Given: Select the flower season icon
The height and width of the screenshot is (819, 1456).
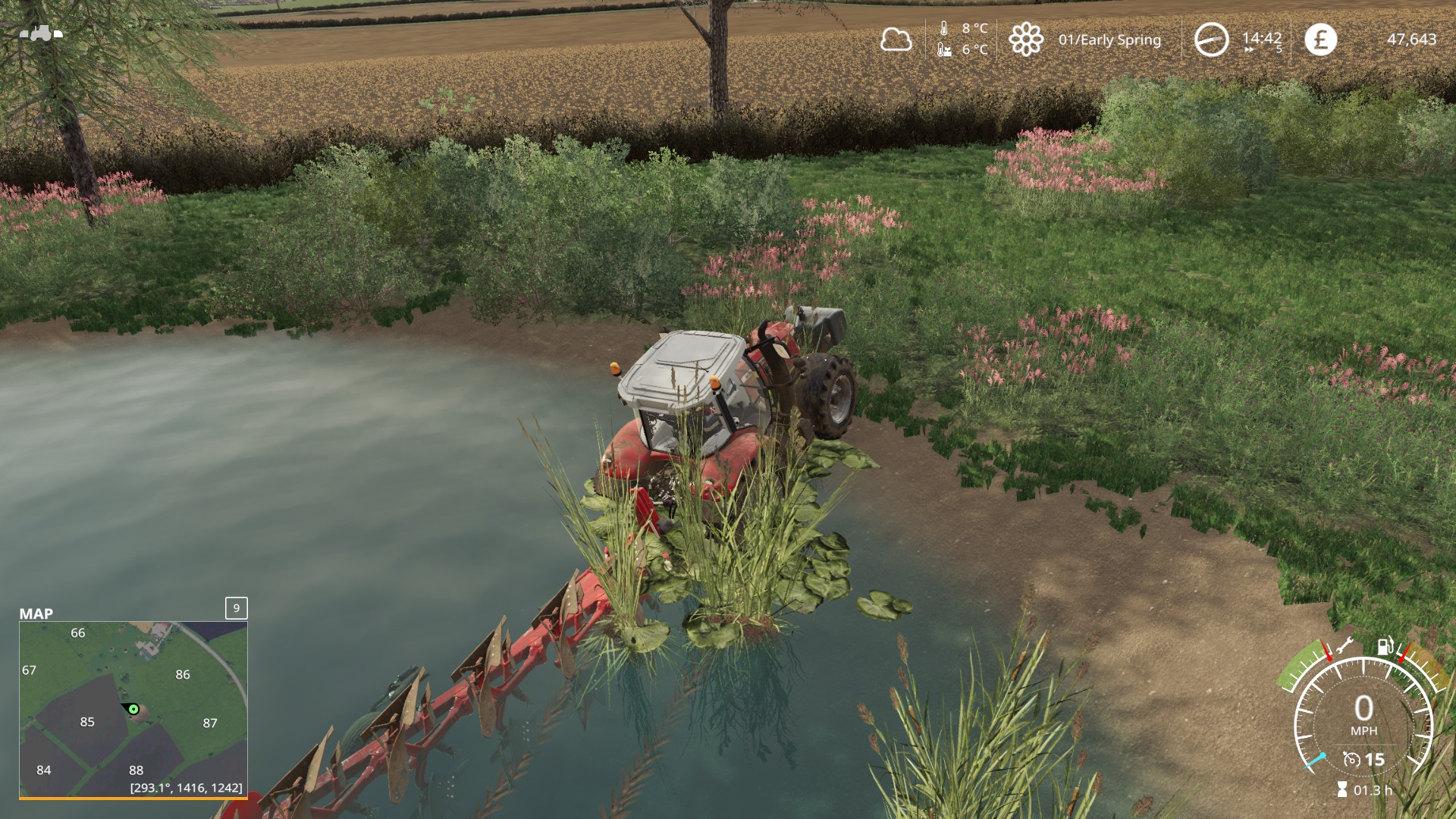Looking at the screenshot, I should point(1025,39).
